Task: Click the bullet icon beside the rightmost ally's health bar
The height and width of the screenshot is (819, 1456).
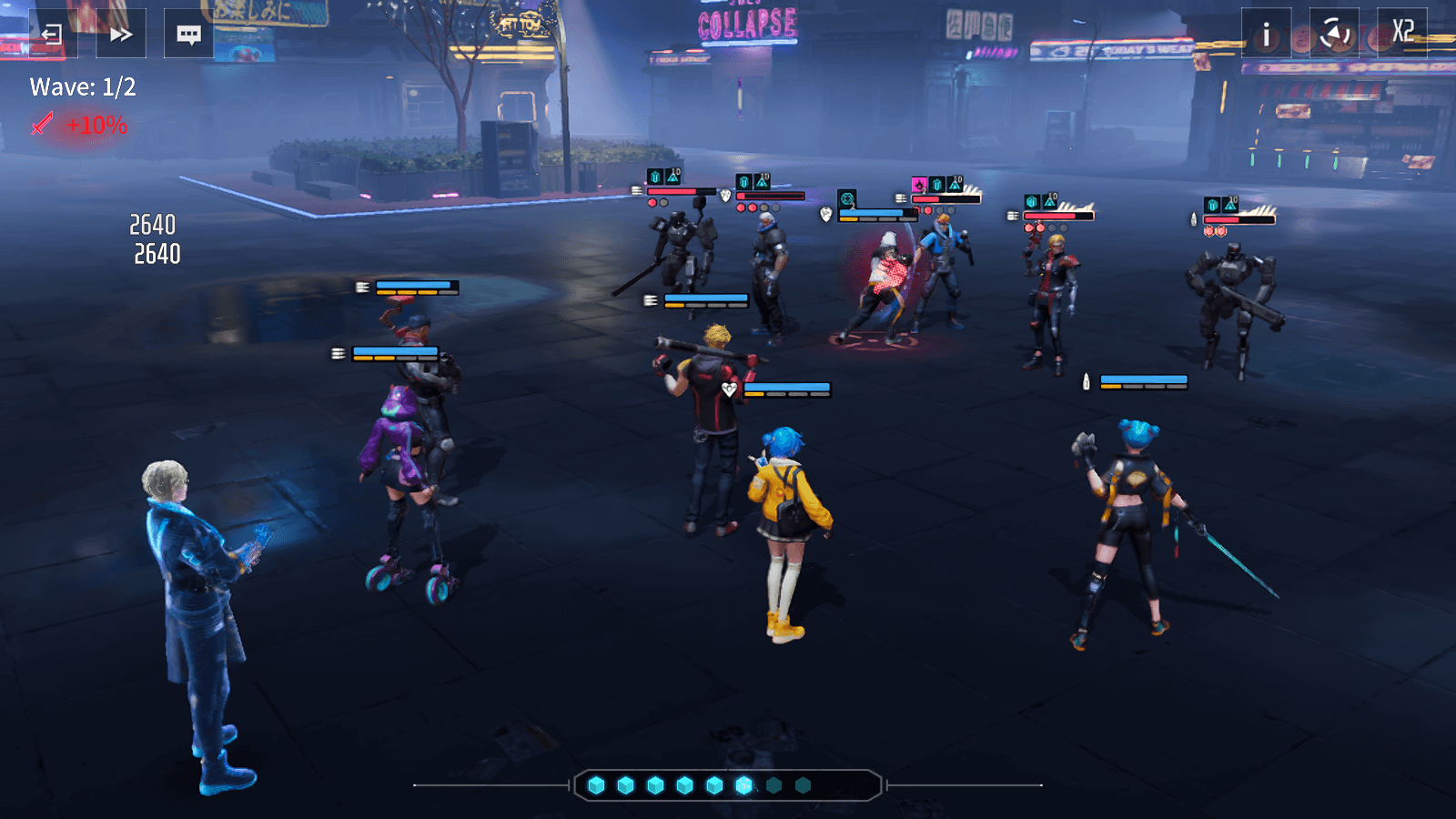Action: (1087, 383)
